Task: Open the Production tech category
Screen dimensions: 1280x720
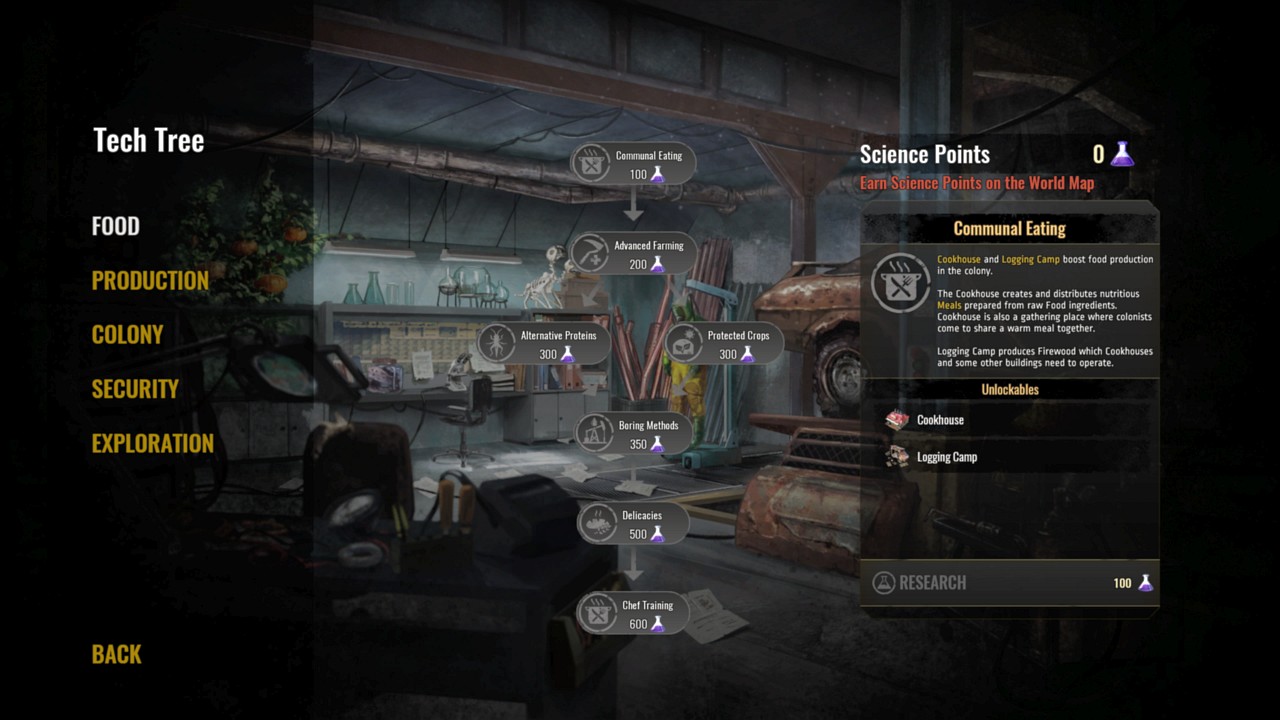Action: [x=150, y=281]
